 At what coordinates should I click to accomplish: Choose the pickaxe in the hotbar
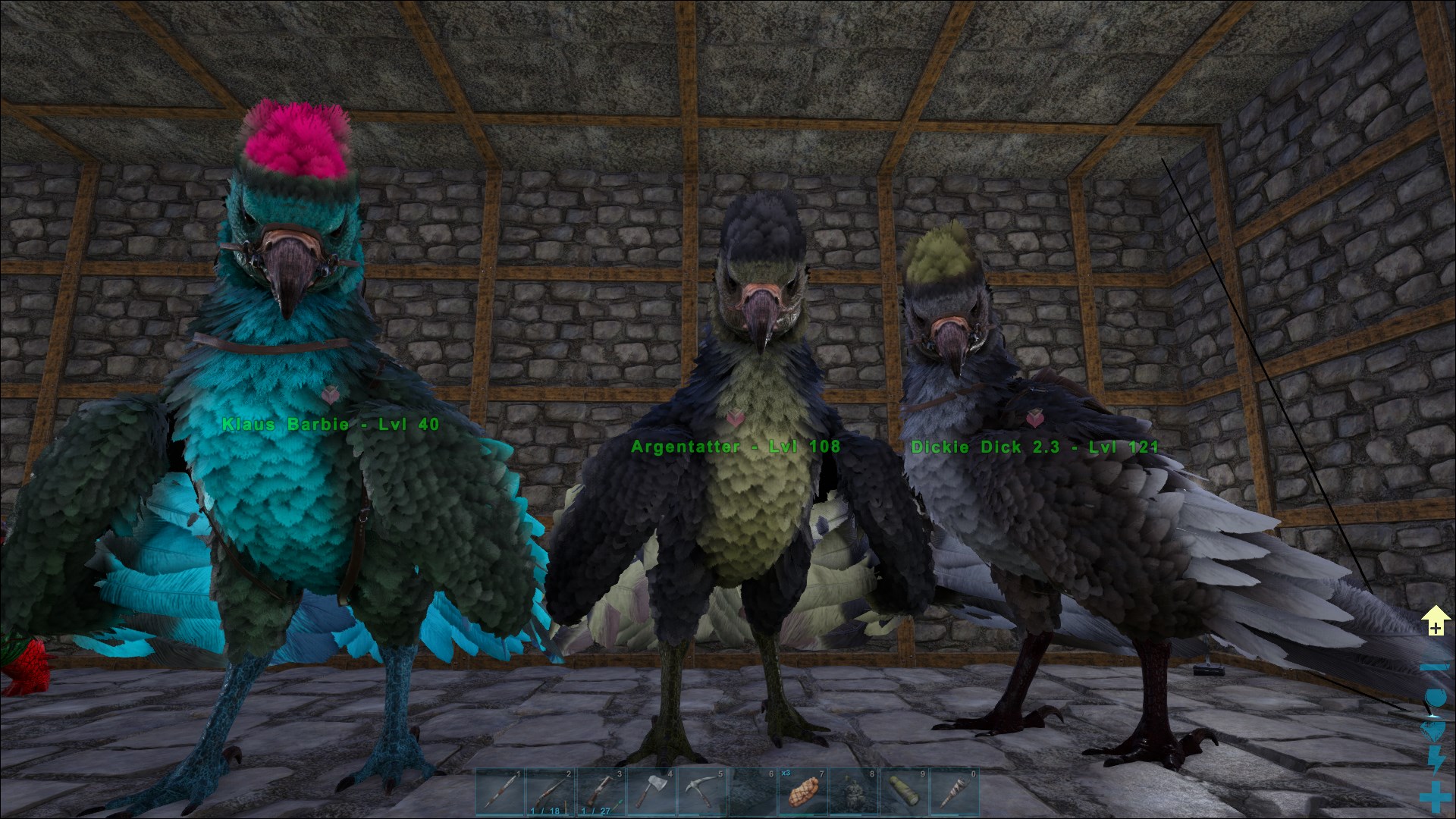click(701, 793)
